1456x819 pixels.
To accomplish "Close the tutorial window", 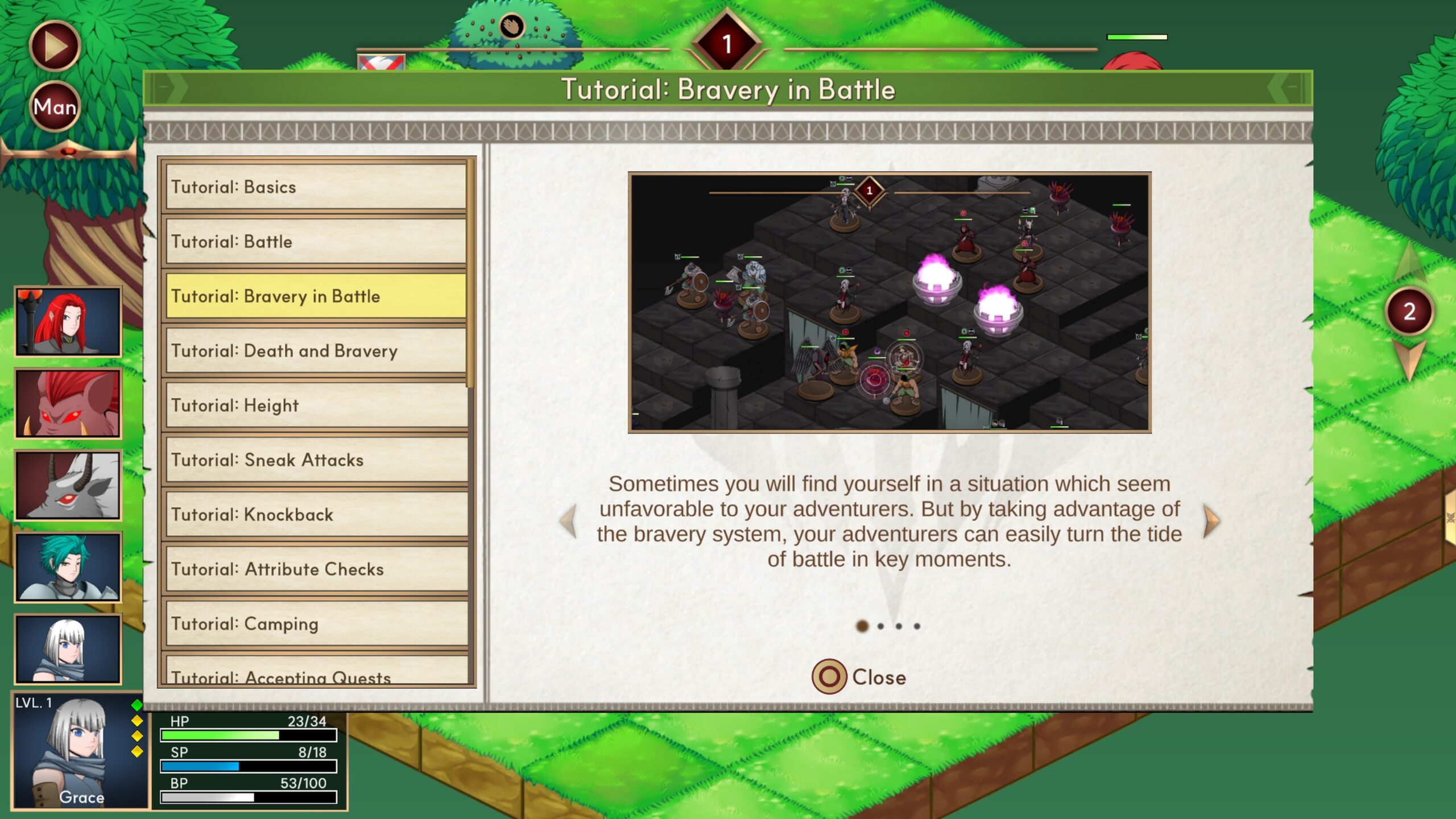I will pyautogui.click(x=859, y=677).
